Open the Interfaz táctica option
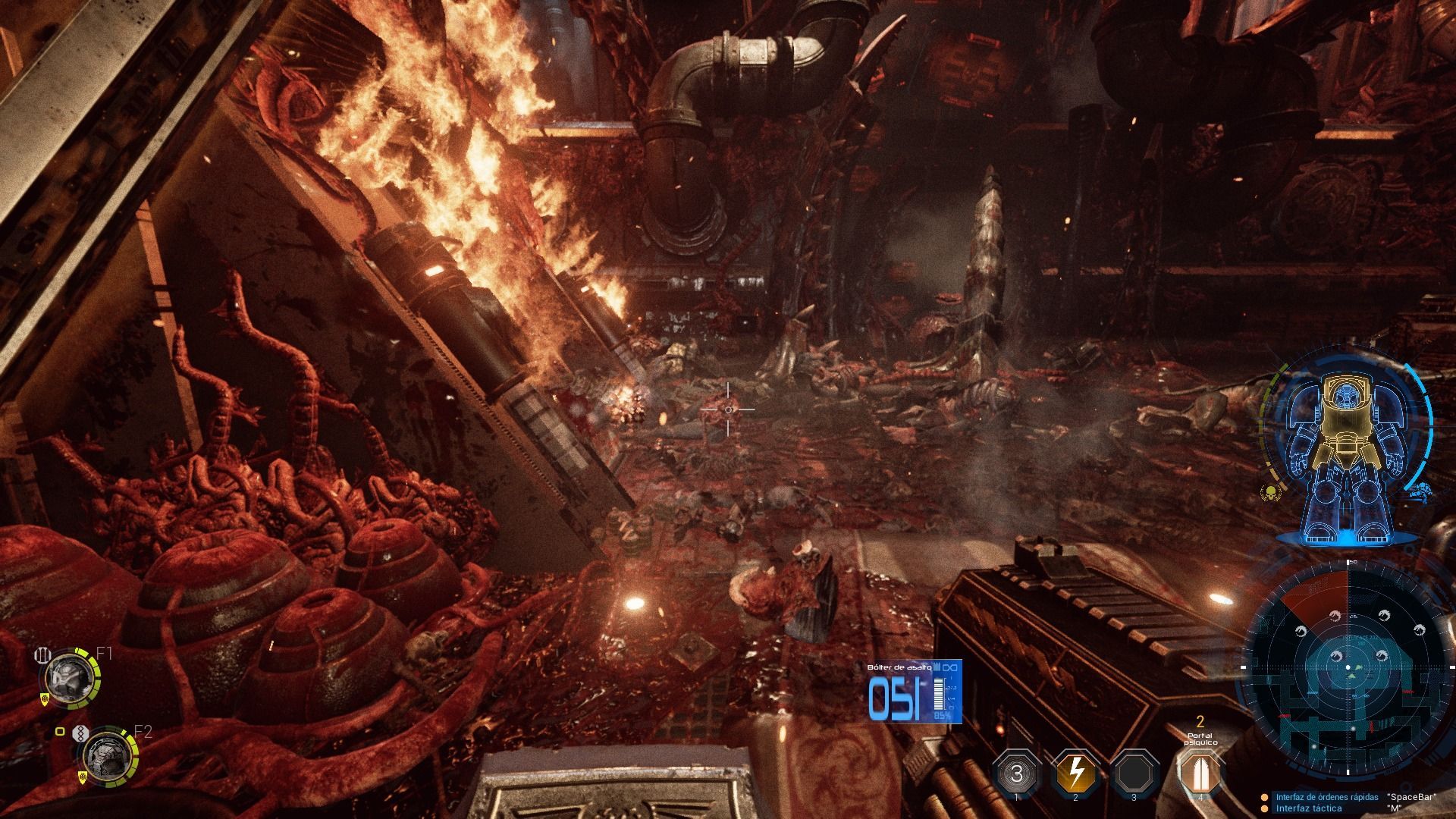 tap(1308, 808)
